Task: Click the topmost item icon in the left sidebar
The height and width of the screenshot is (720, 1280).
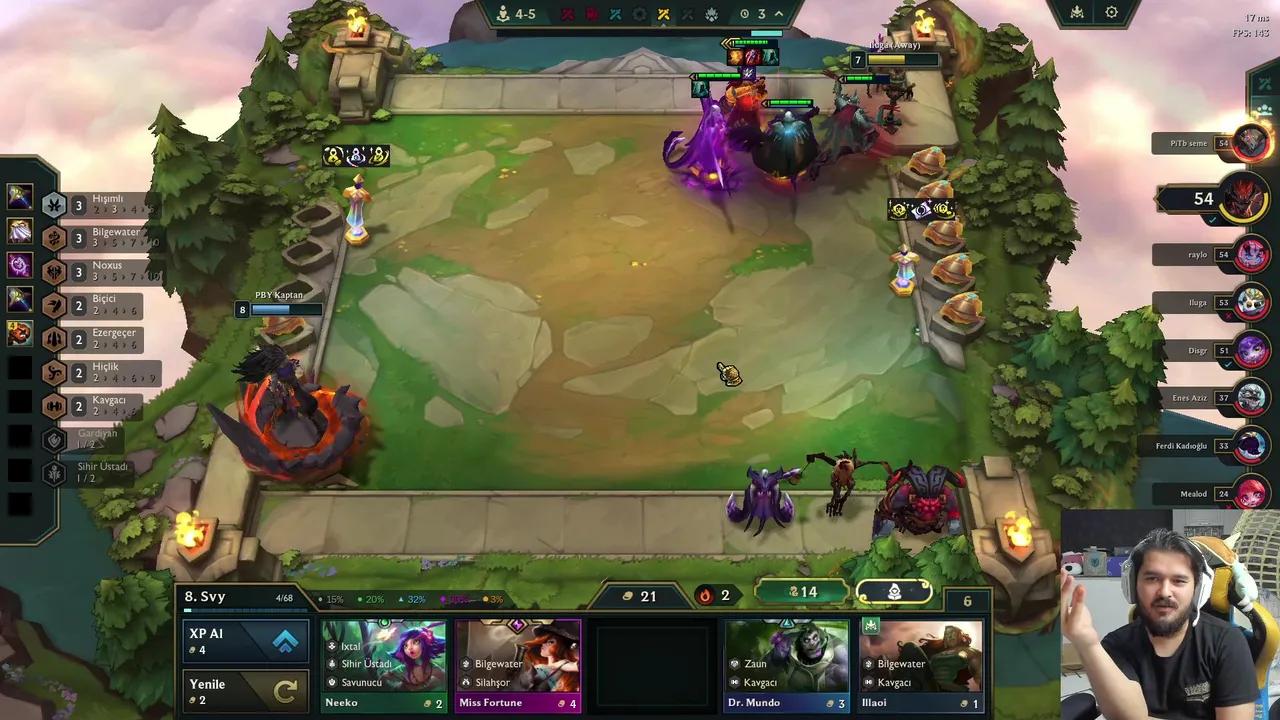Action: (19, 196)
